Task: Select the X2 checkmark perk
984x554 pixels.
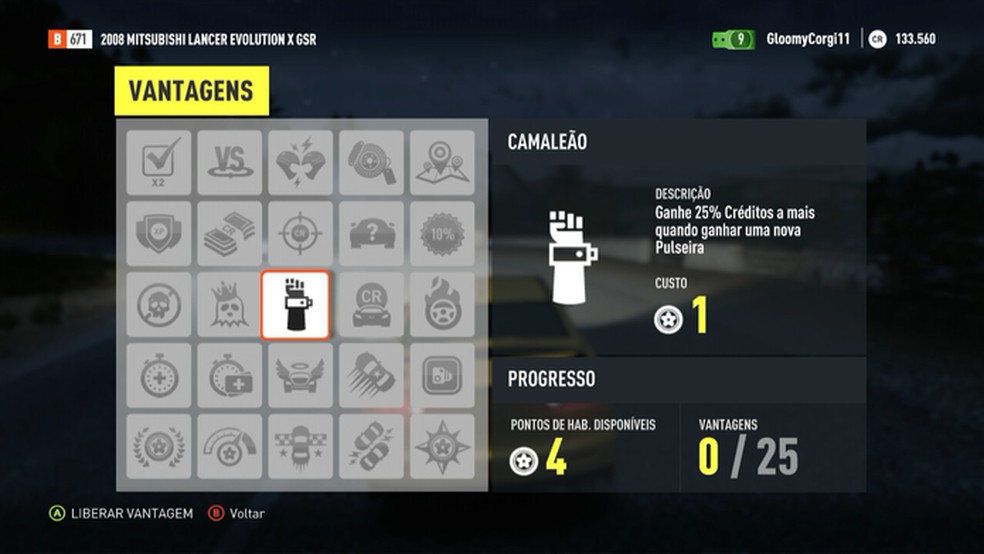Action: (x=159, y=162)
